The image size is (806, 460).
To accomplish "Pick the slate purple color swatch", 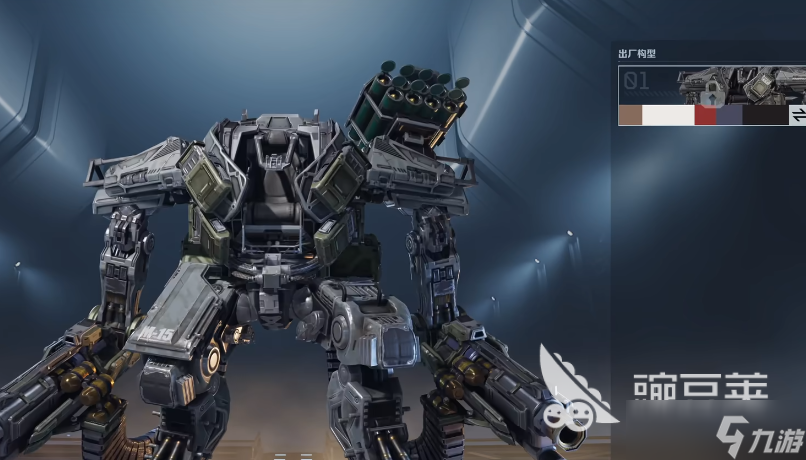I will (x=730, y=115).
